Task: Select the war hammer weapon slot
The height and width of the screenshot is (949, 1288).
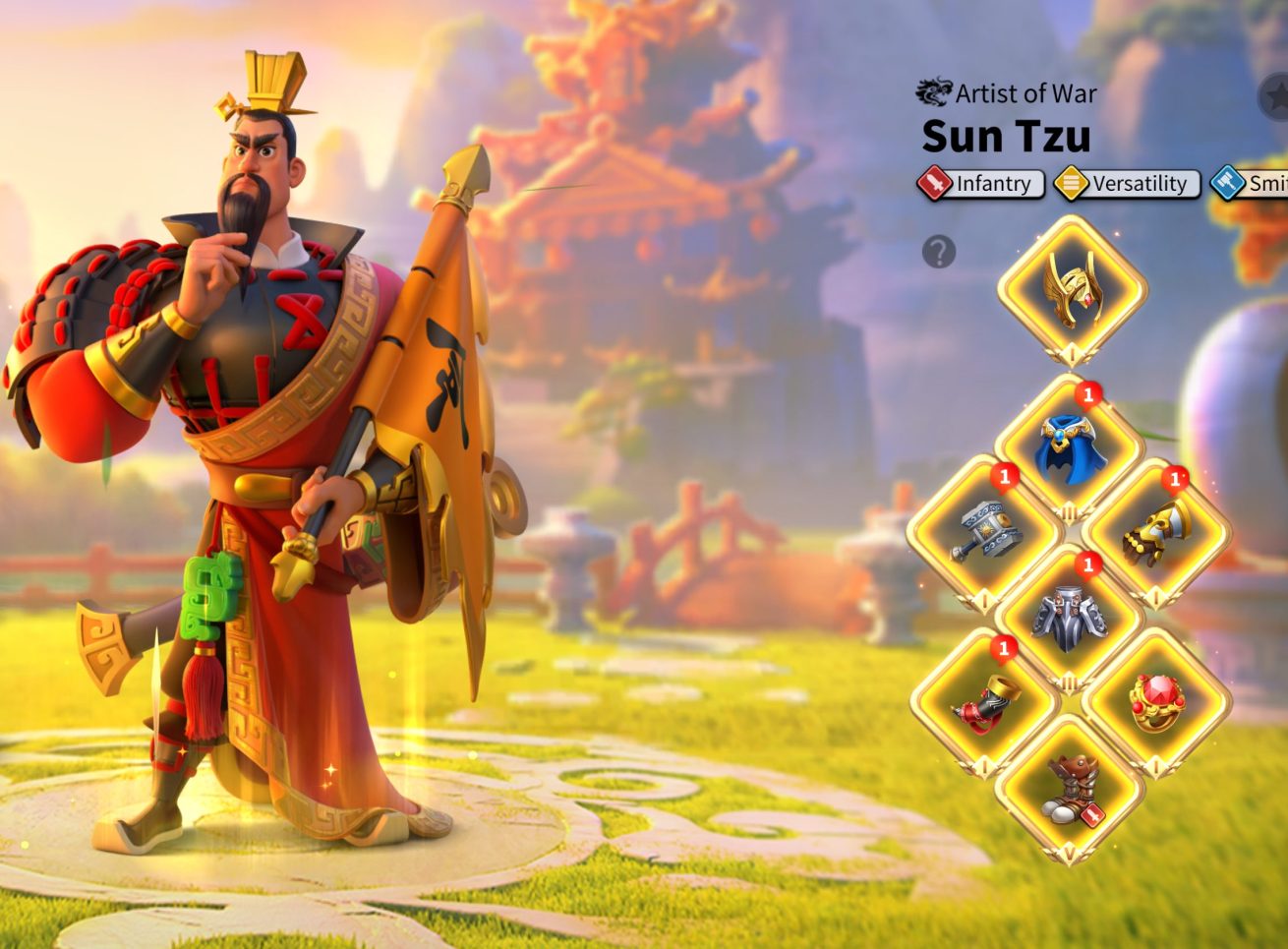Action: [x=981, y=533]
